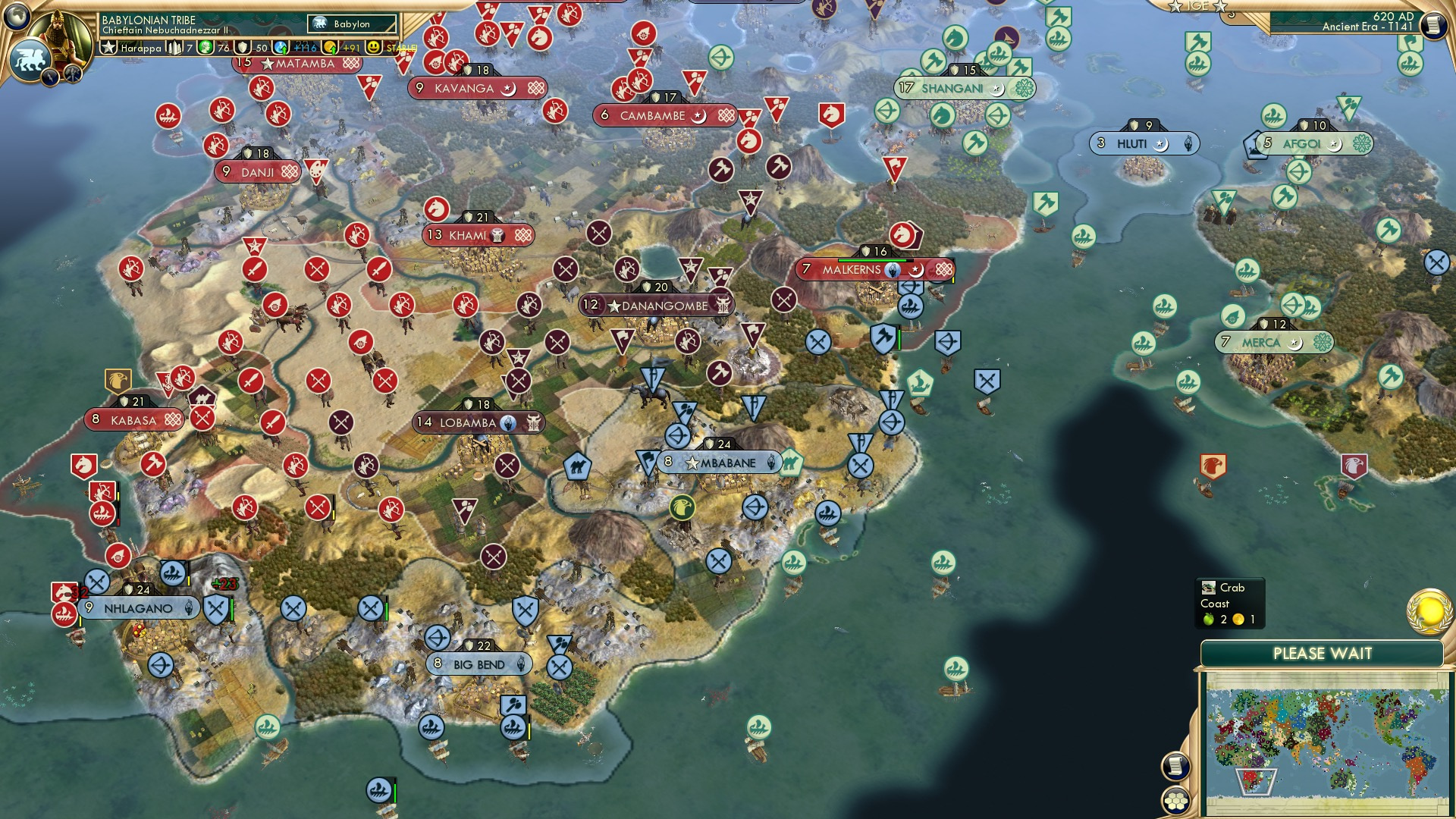Click the culture star icon beside Harappa

point(108,47)
